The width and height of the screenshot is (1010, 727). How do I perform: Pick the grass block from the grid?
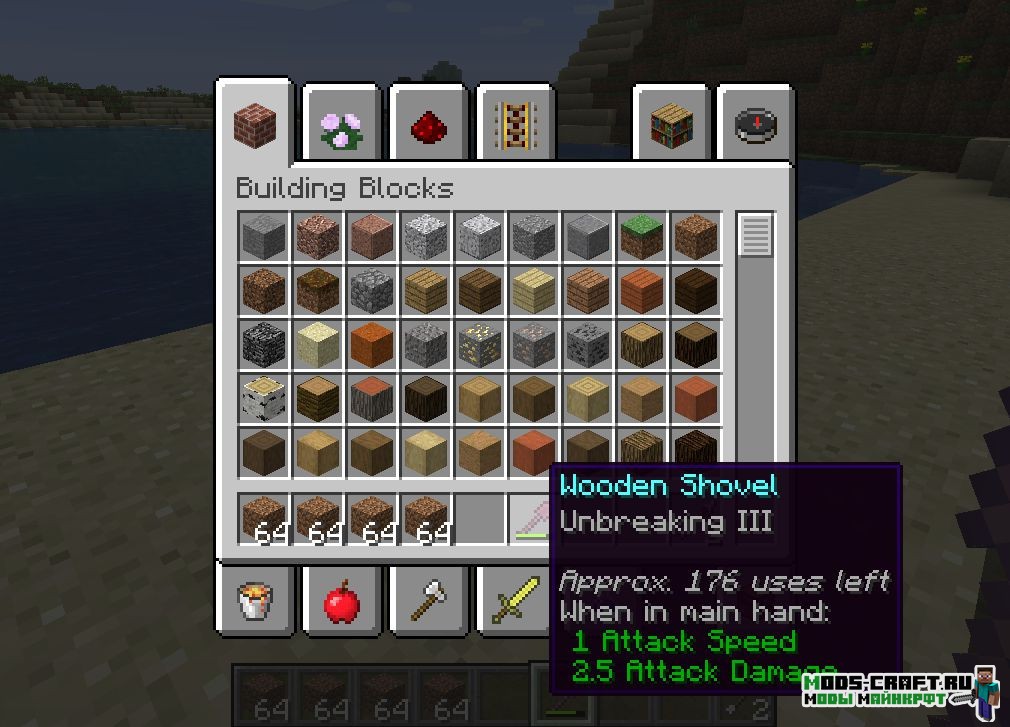[x=641, y=237]
